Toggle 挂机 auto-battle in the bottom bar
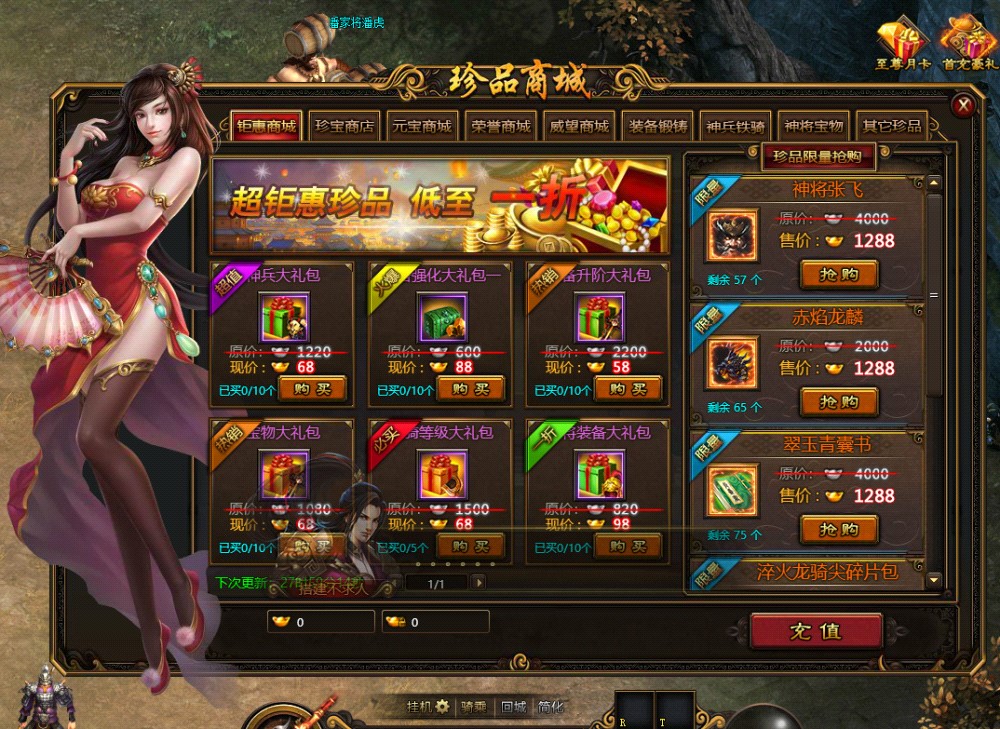 click(x=427, y=707)
